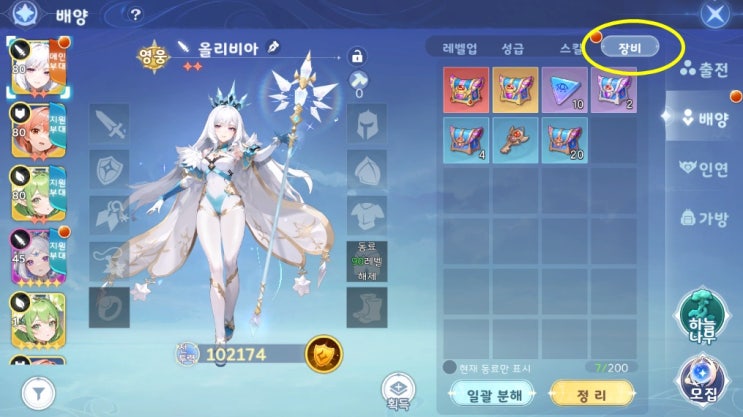Open the 레벨업 level-up tab
Viewport: 743px width, 417px height.
pyautogui.click(x=459, y=48)
